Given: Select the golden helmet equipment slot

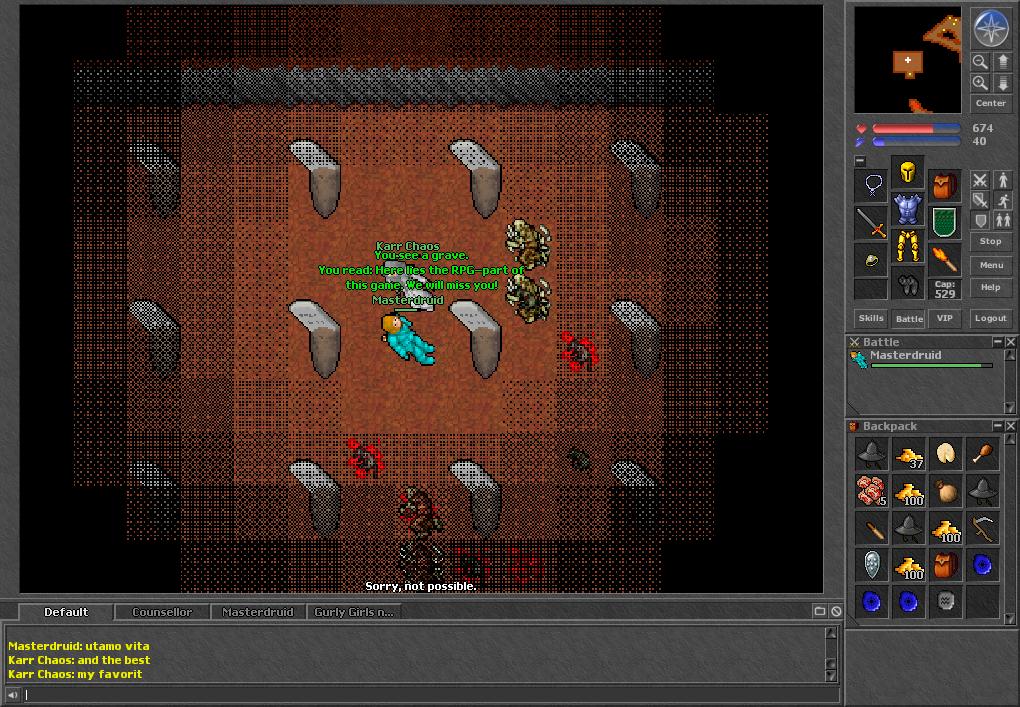Looking at the screenshot, I should click(908, 174).
